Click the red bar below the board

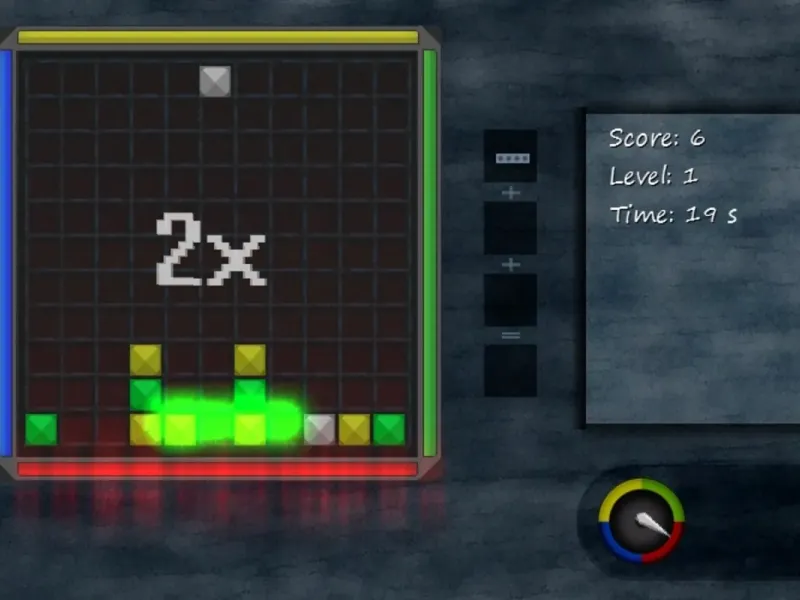coord(217,469)
